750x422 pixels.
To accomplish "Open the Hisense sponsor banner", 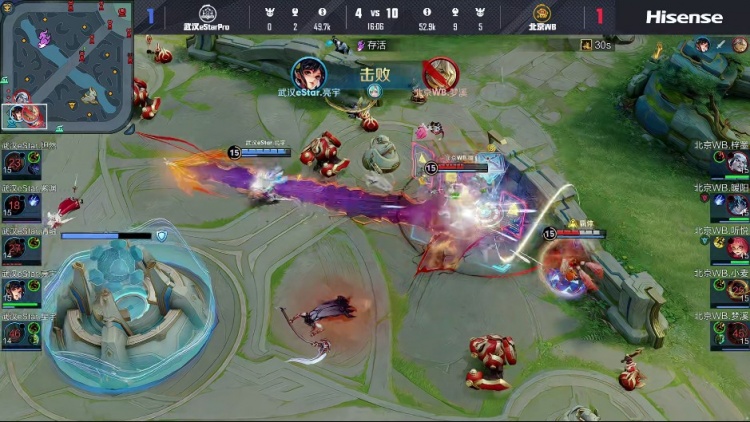I will 683,16.
